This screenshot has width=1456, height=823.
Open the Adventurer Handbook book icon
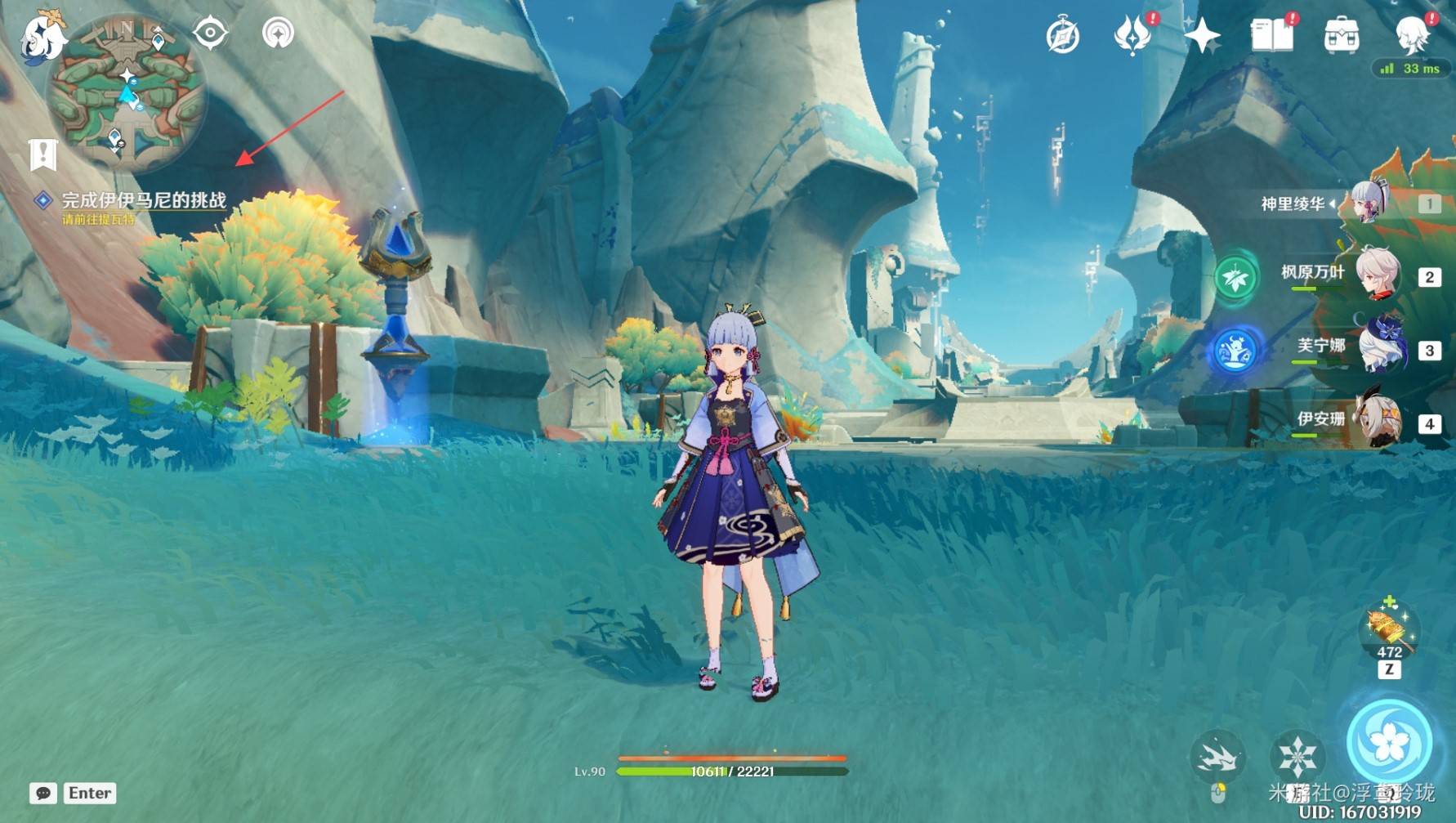coord(1272,36)
